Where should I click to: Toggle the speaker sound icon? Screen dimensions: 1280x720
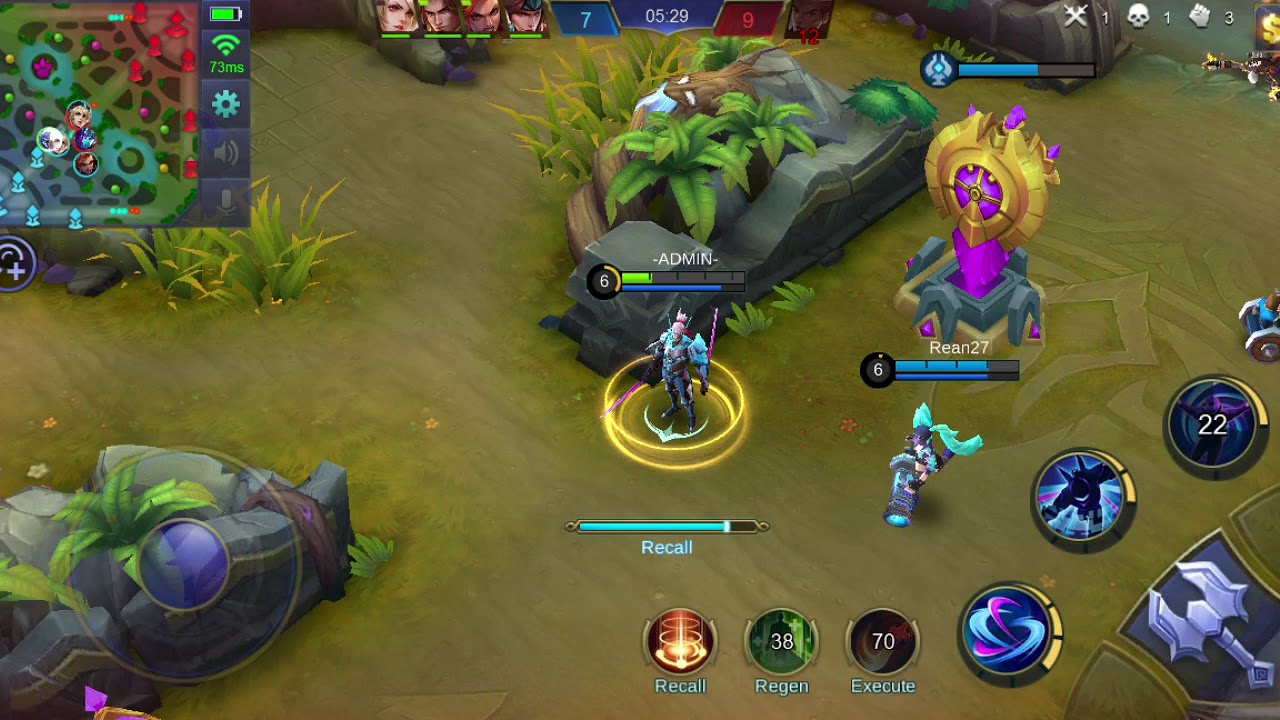(226, 153)
